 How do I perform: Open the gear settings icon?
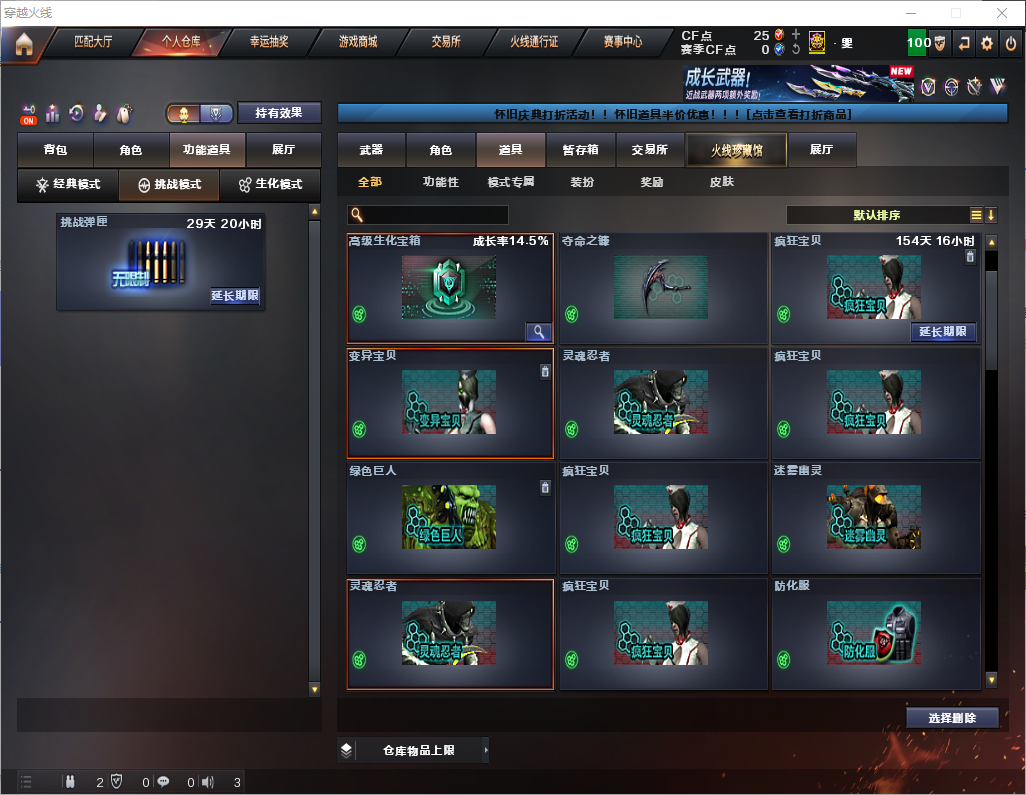point(987,43)
